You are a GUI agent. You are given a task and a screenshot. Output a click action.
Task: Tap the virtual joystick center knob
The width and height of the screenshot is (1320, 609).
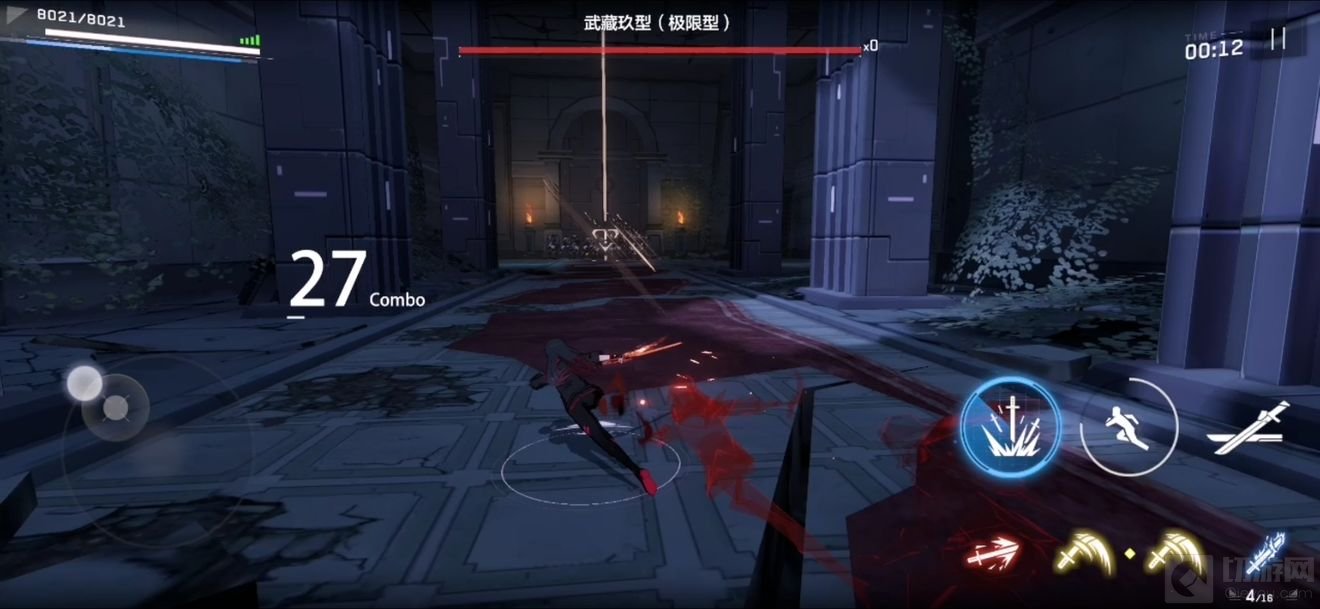[116, 407]
